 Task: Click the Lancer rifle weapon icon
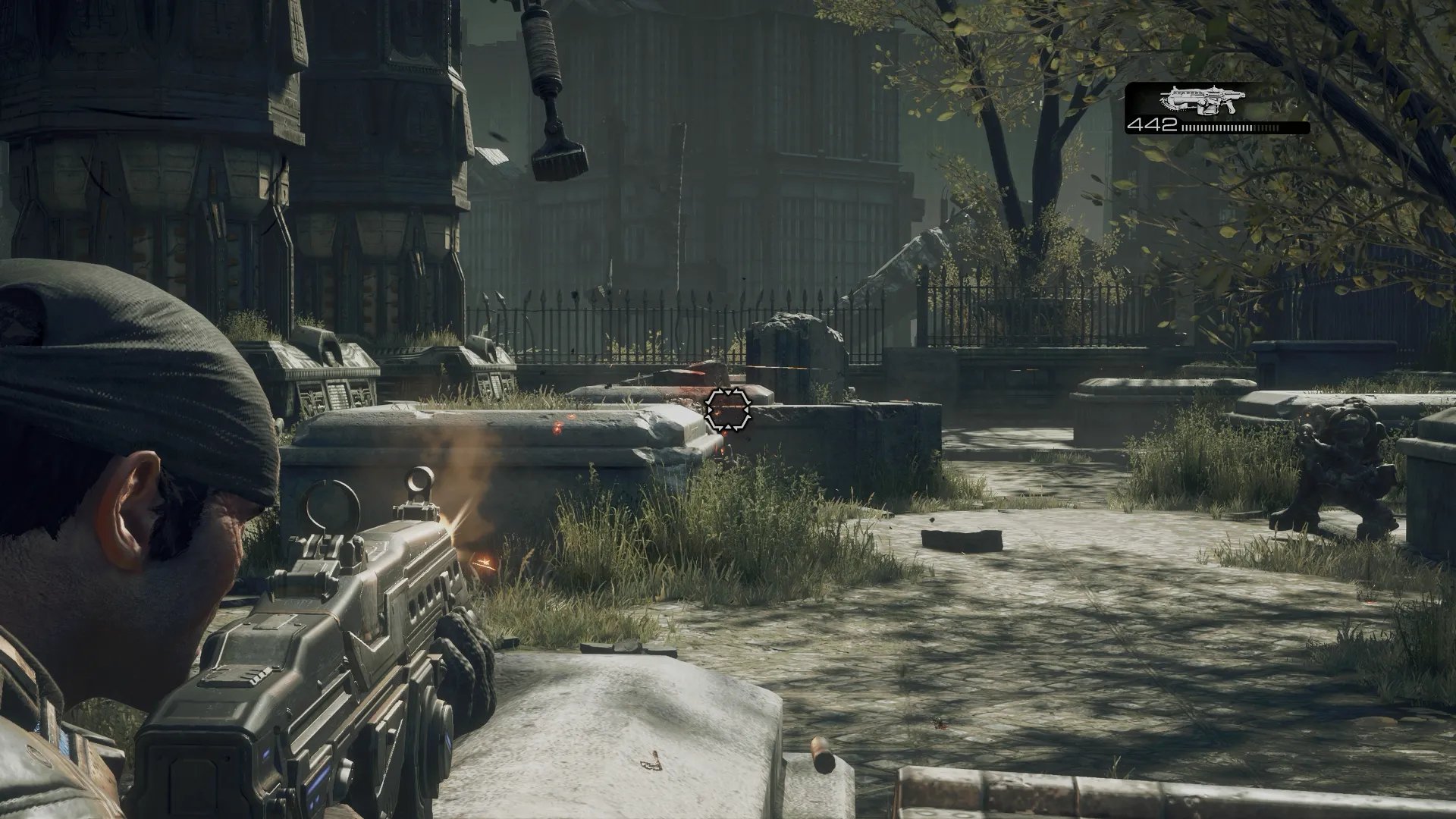[x=1203, y=100]
